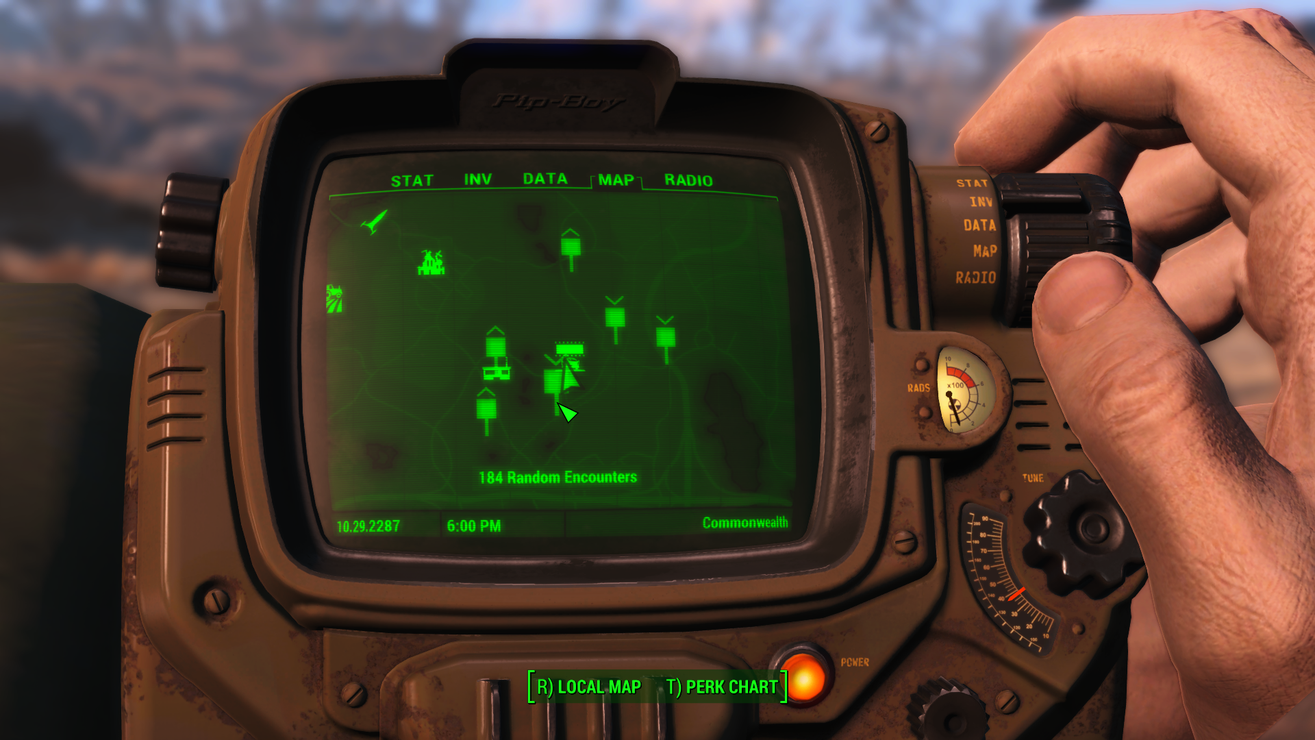Select the DATA tab
This screenshot has height=740, width=1315.
(x=545, y=179)
